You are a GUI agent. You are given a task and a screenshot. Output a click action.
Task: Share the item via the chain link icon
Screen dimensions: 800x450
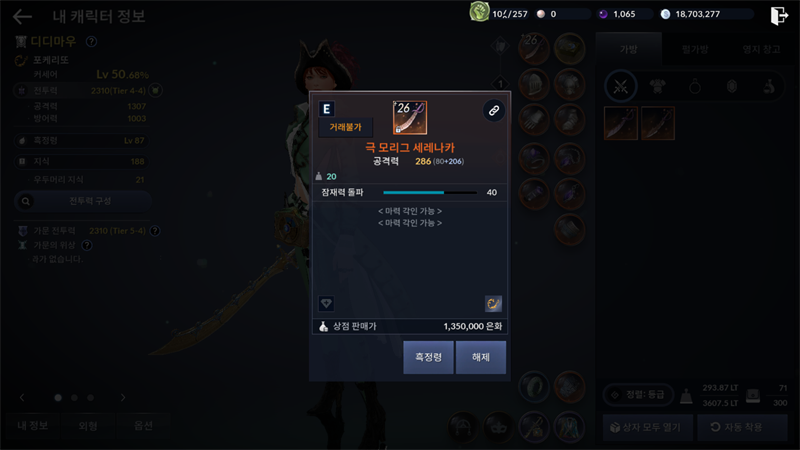pos(493,111)
